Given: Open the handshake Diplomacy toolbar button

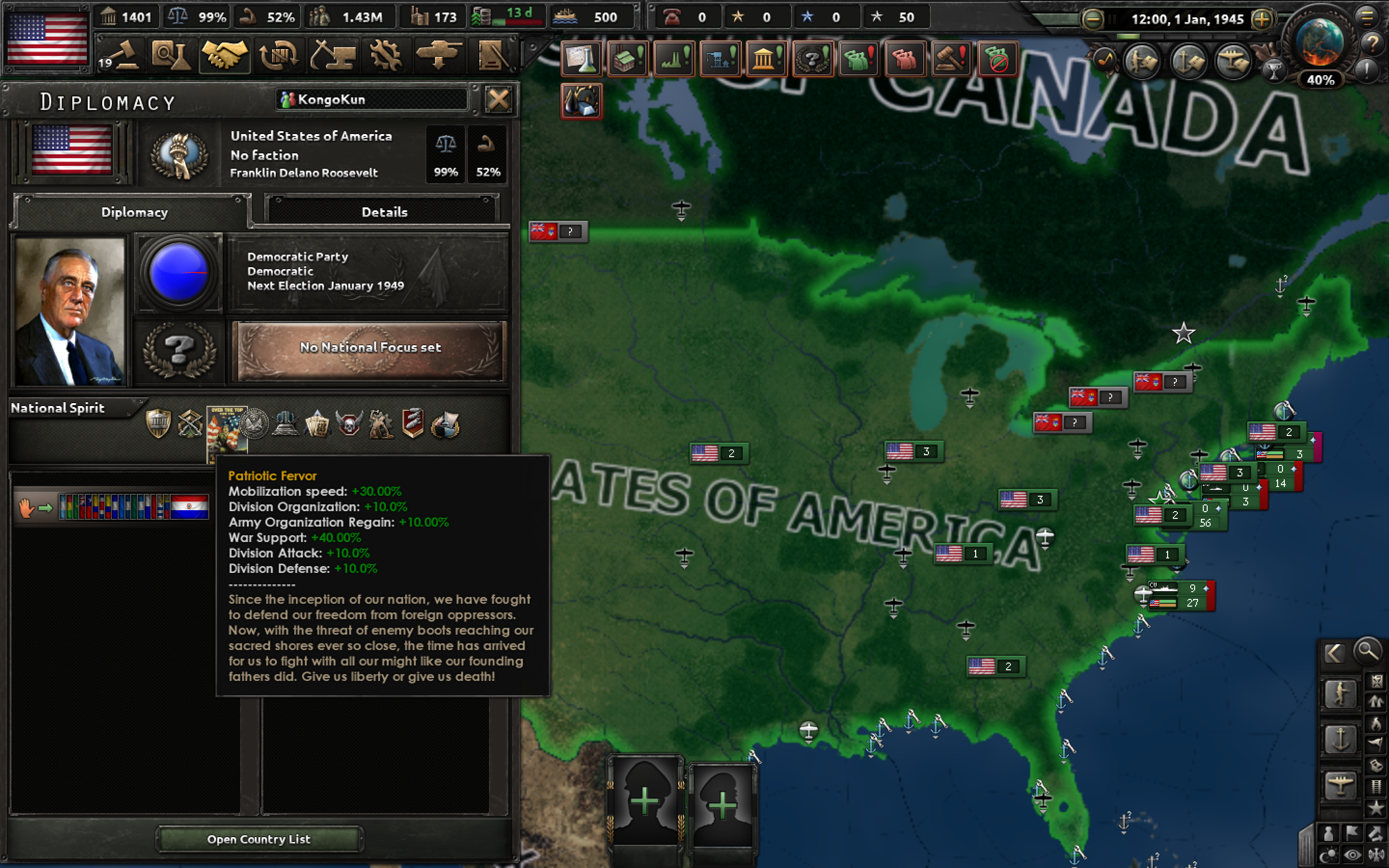Looking at the screenshot, I should (x=224, y=55).
